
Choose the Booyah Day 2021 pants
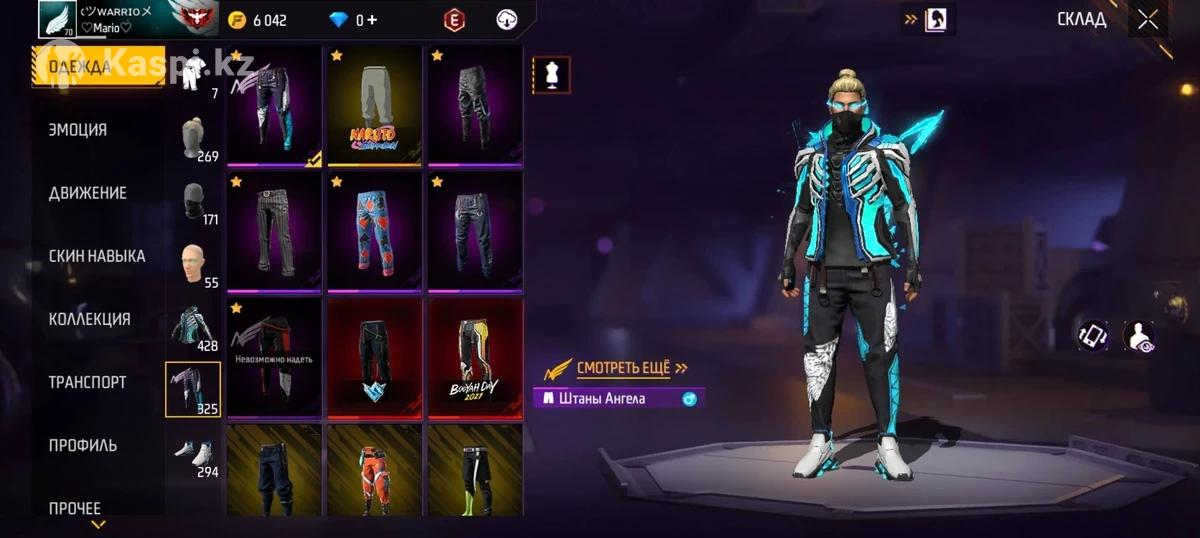coord(475,358)
